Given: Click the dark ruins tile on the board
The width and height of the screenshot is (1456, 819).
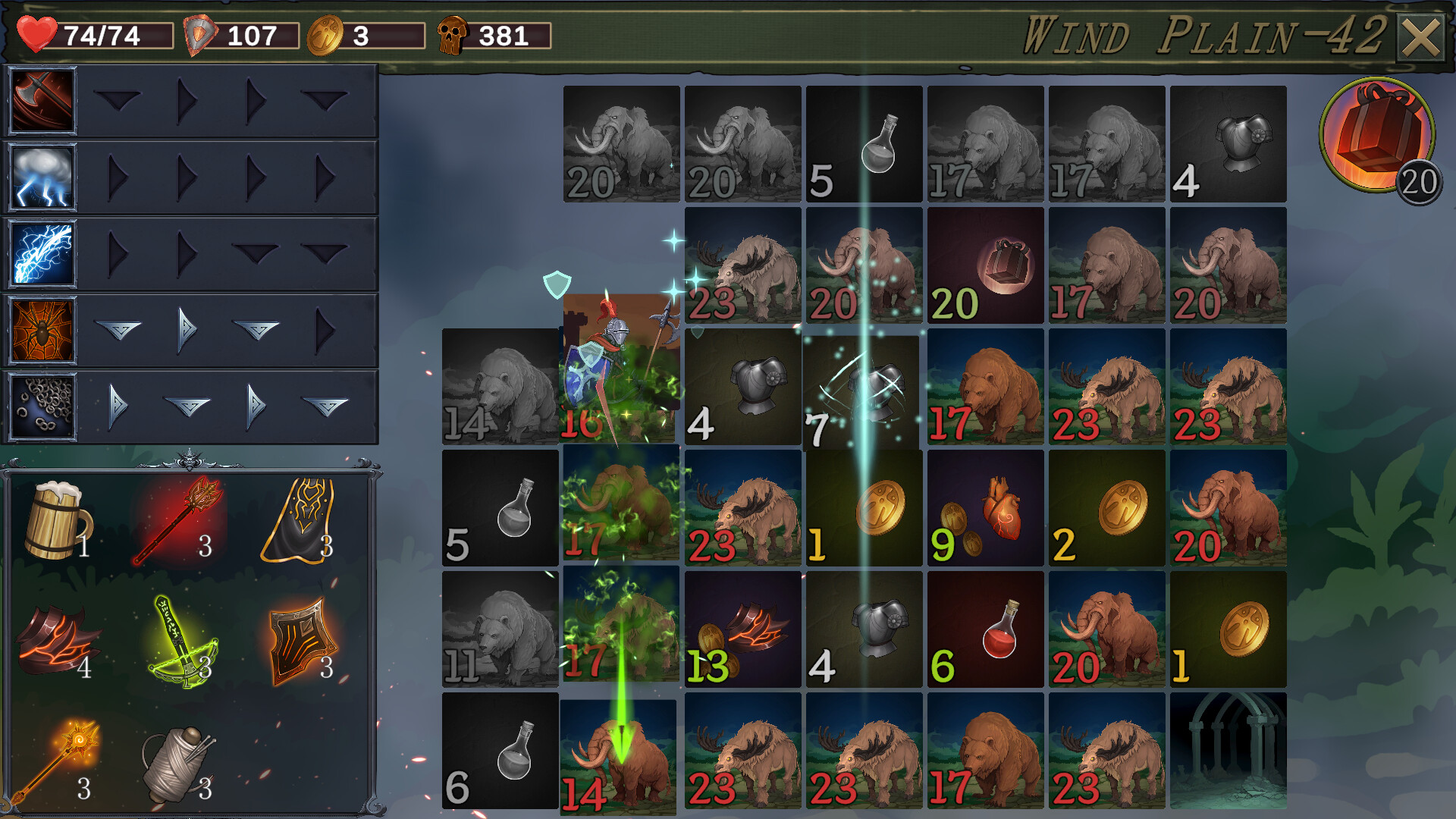Looking at the screenshot, I should (x=1229, y=749).
